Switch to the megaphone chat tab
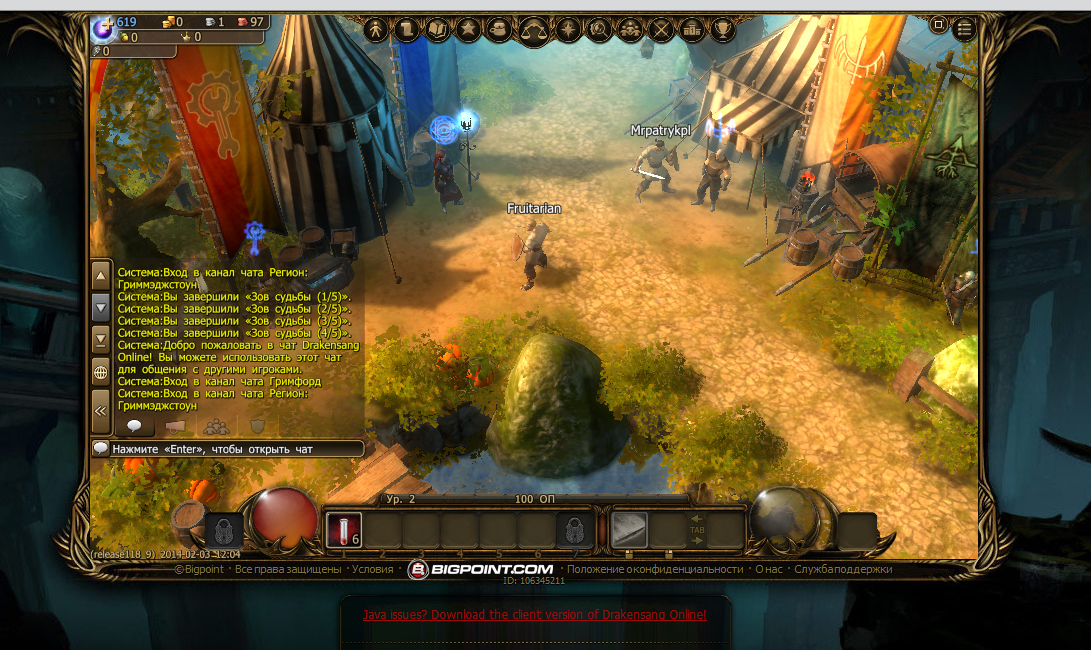Screen dimensions: 1091x650 pyautogui.click(x=173, y=427)
